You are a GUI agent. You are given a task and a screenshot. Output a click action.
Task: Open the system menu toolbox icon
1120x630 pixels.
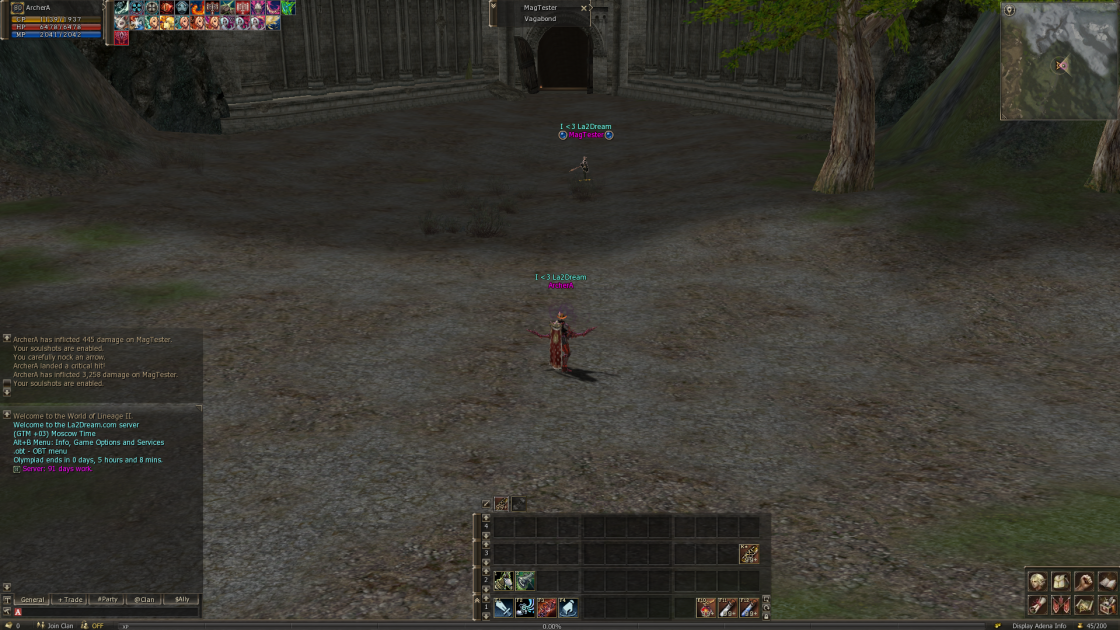1107,605
